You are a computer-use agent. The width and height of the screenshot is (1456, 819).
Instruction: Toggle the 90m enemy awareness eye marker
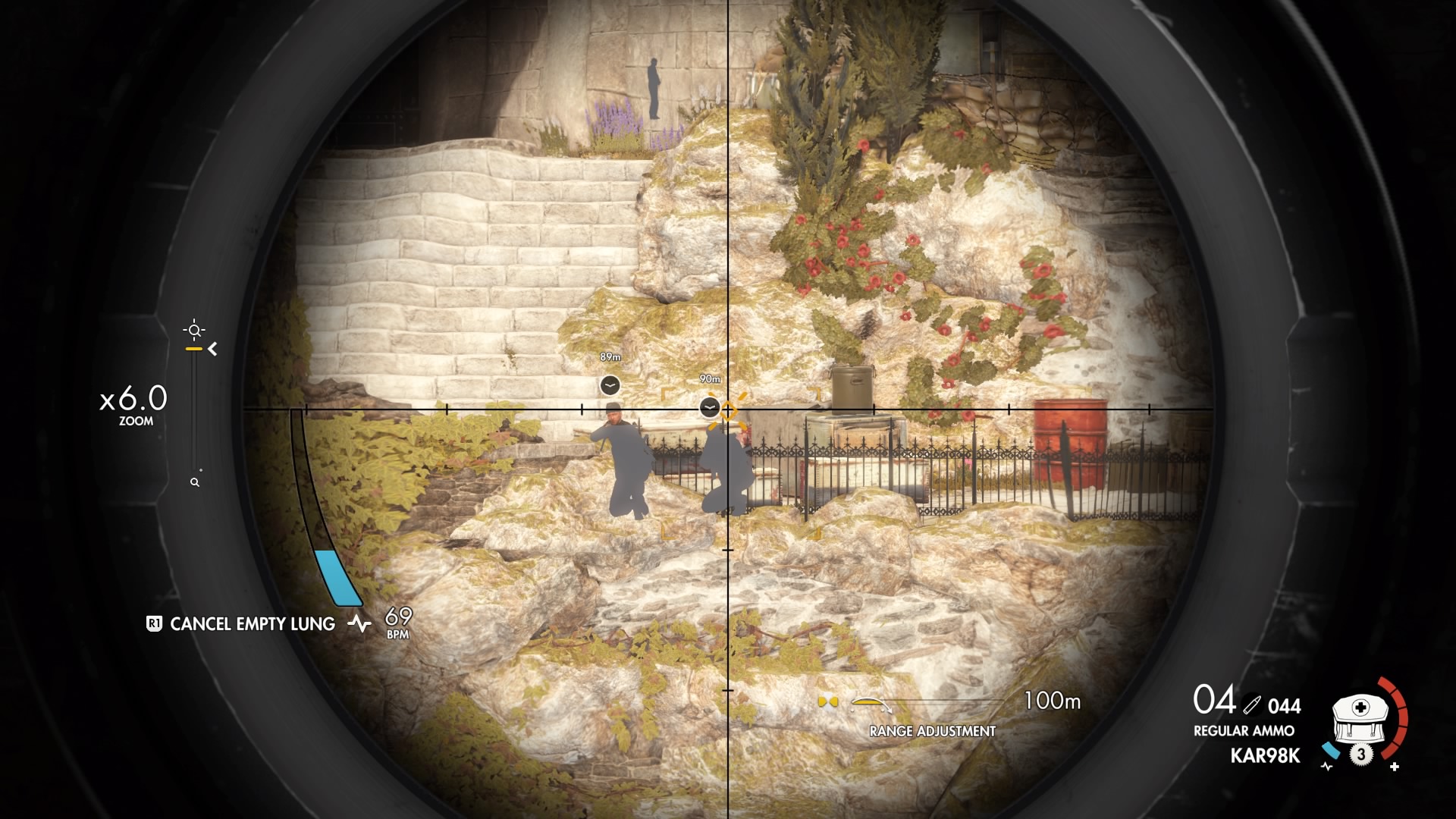708,407
